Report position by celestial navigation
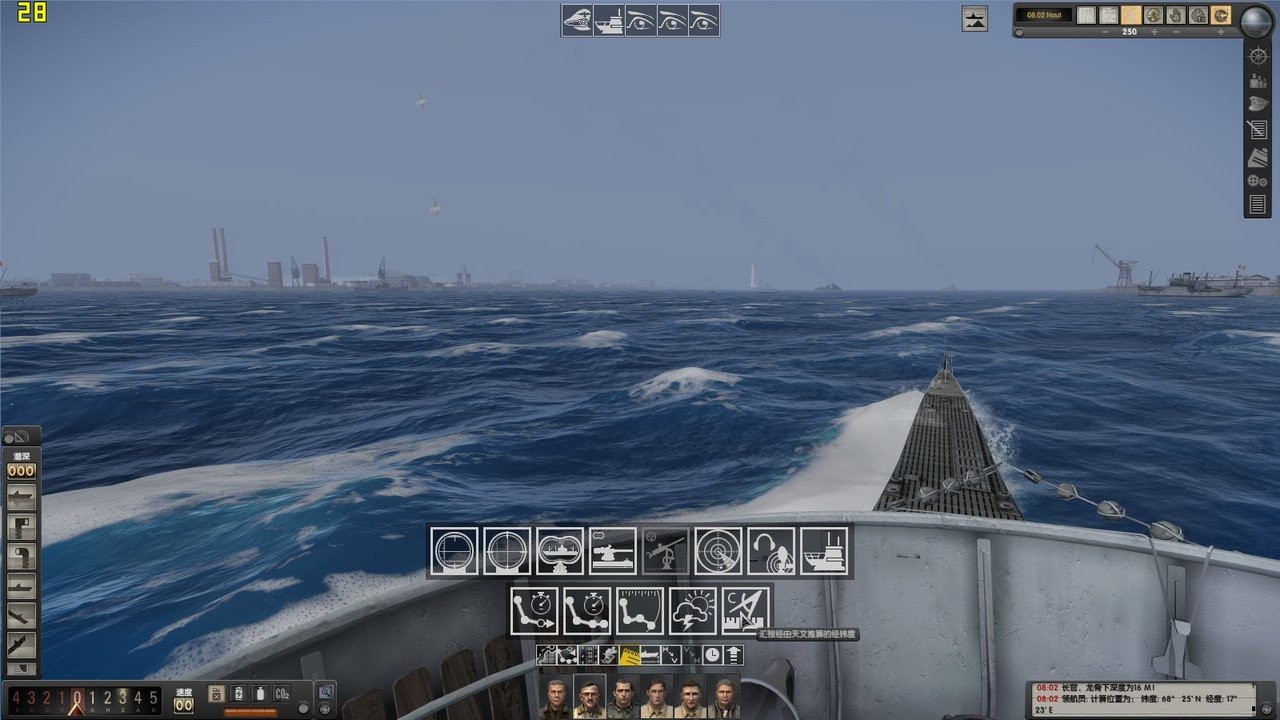 point(746,611)
